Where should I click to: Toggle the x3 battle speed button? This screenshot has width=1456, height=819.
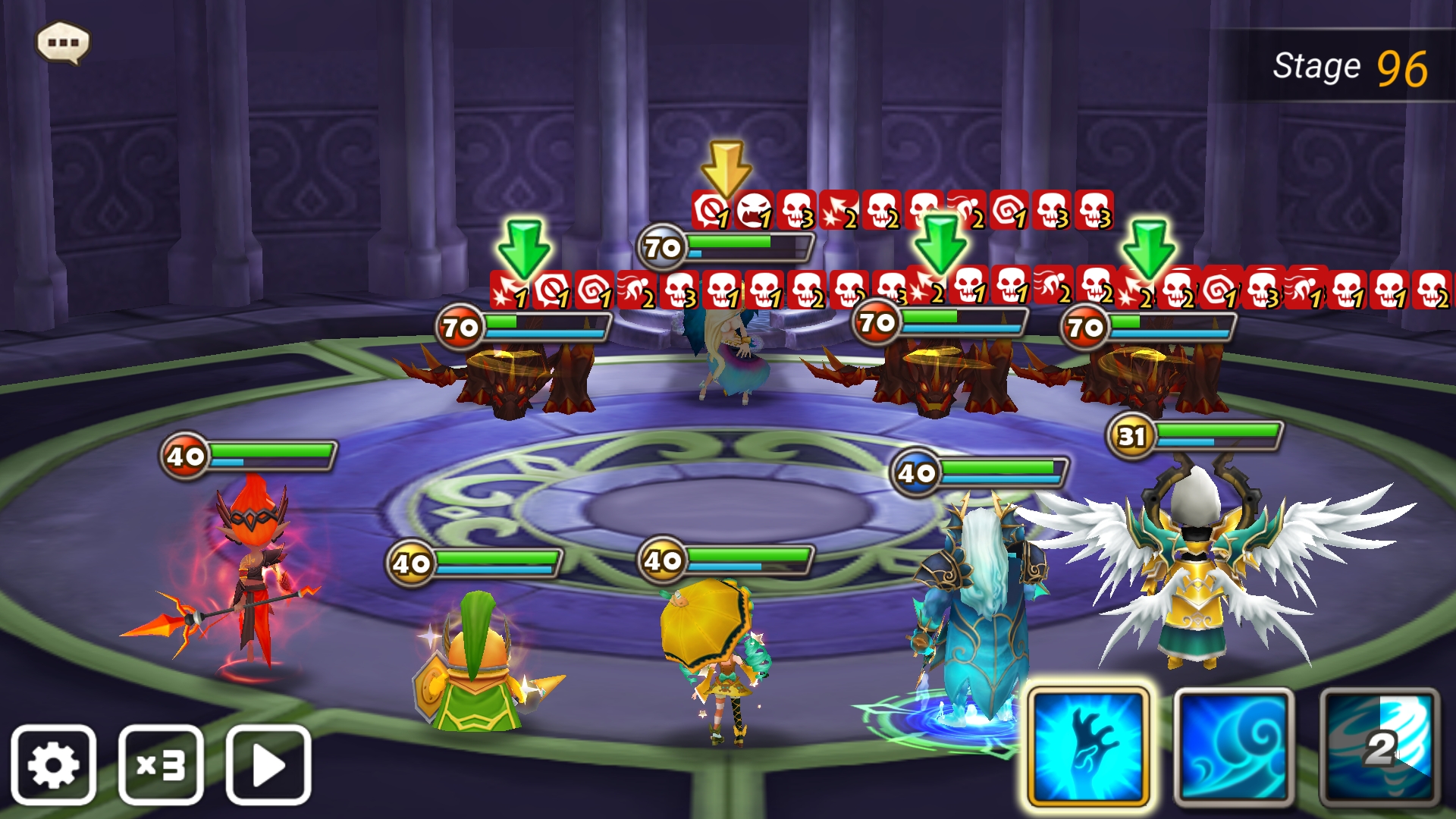tap(161, 765)
